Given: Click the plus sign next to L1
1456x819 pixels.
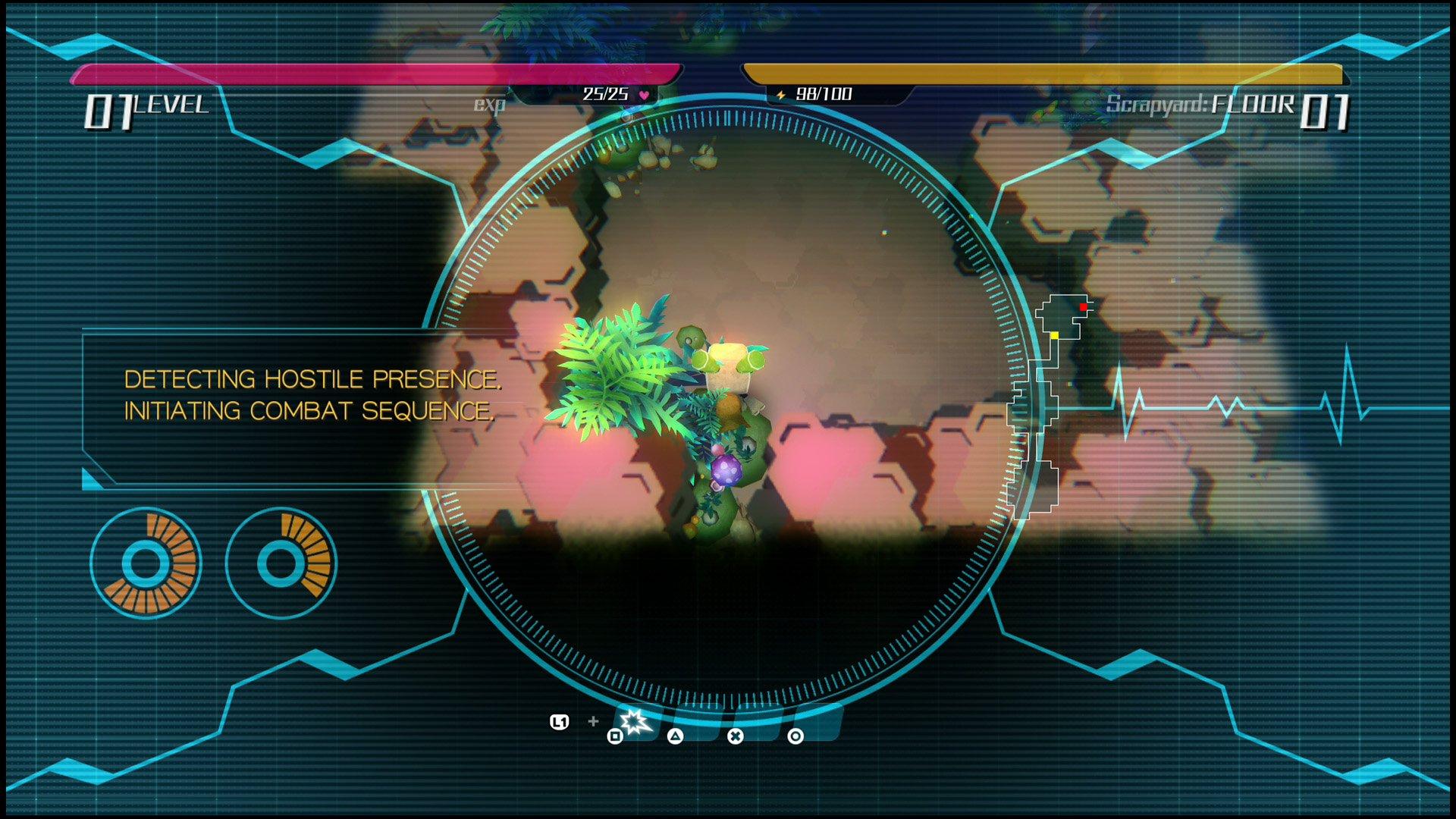Looking at the screenshot, I should coord(592,723).
